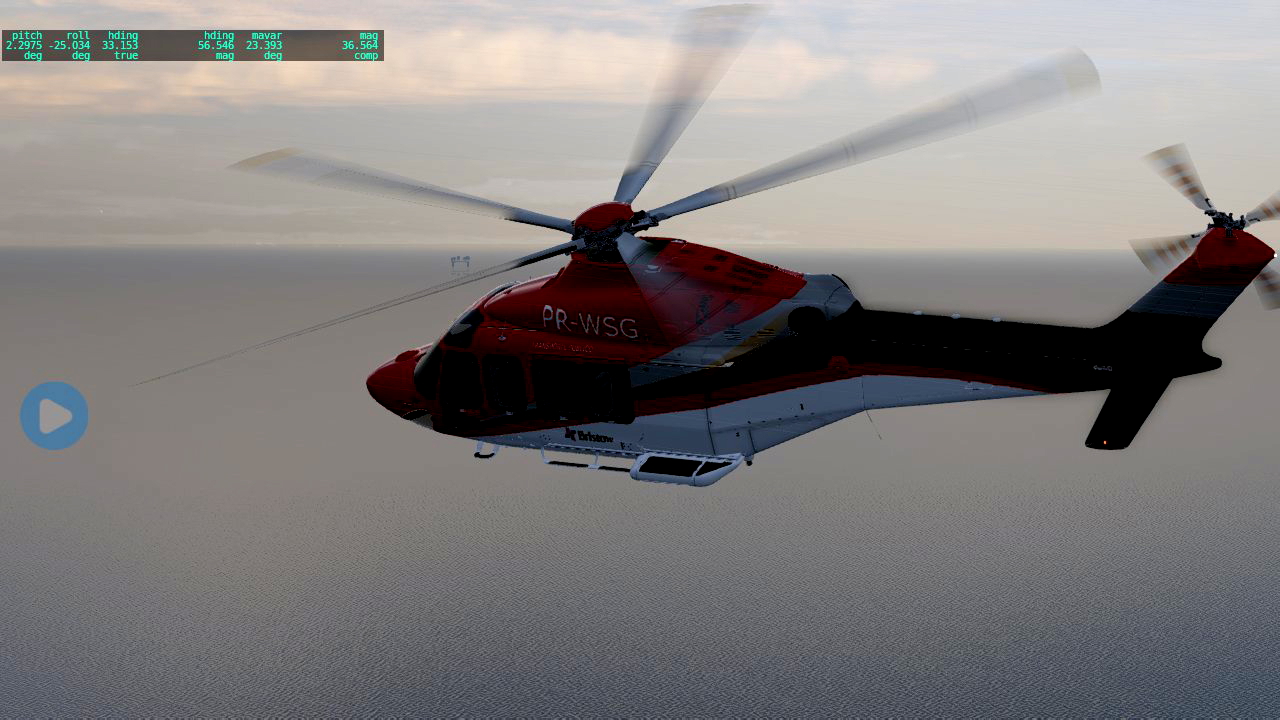
Task: Toggle the roll deg display
Action: pos(83,56)
